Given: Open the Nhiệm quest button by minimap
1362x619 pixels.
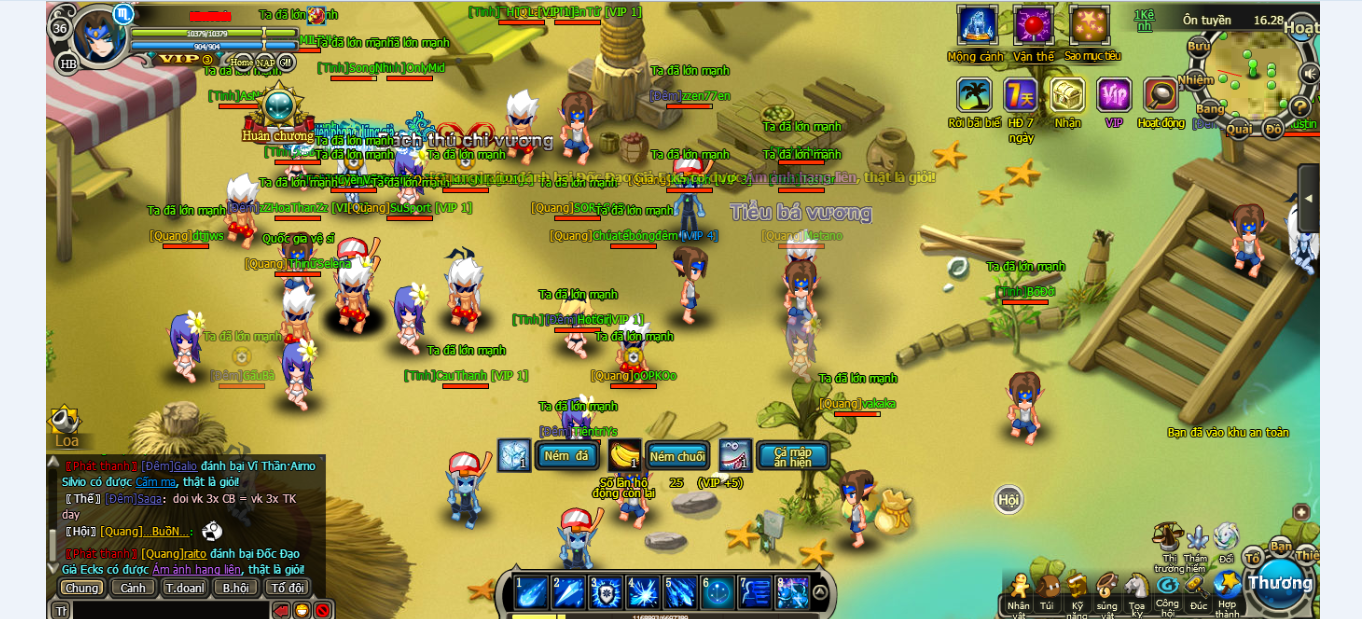Looking at the screenshot, I should click(x=1196, y=79).
